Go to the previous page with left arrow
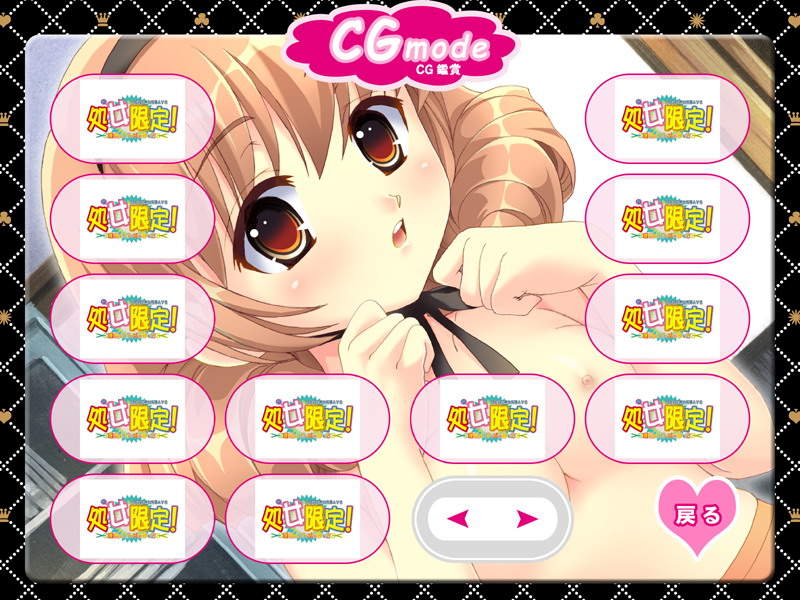Image resolution: width=800 pixels, height=600 pixels. point(459,518)
